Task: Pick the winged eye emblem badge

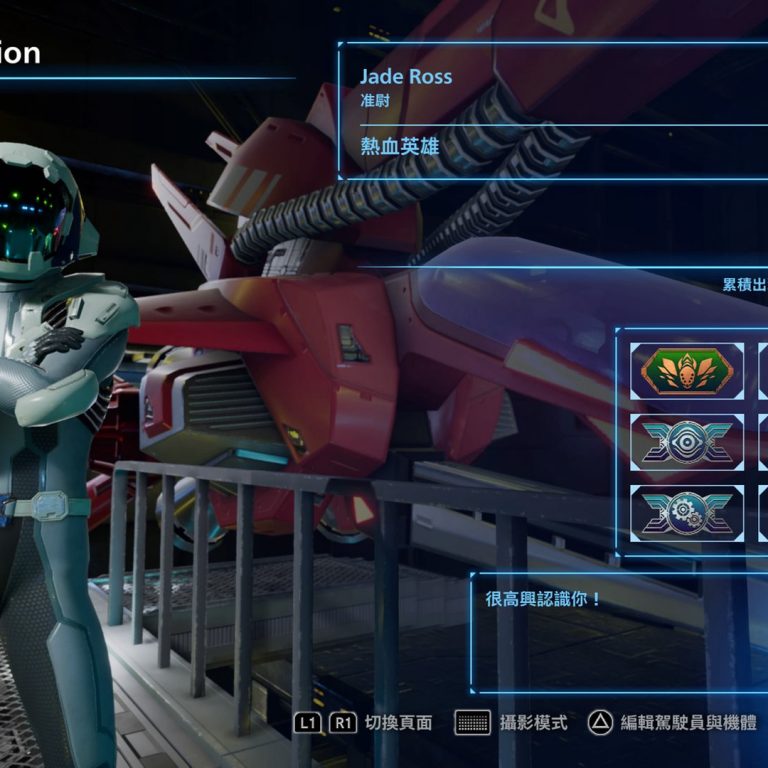Action: (x=686, y=440)
